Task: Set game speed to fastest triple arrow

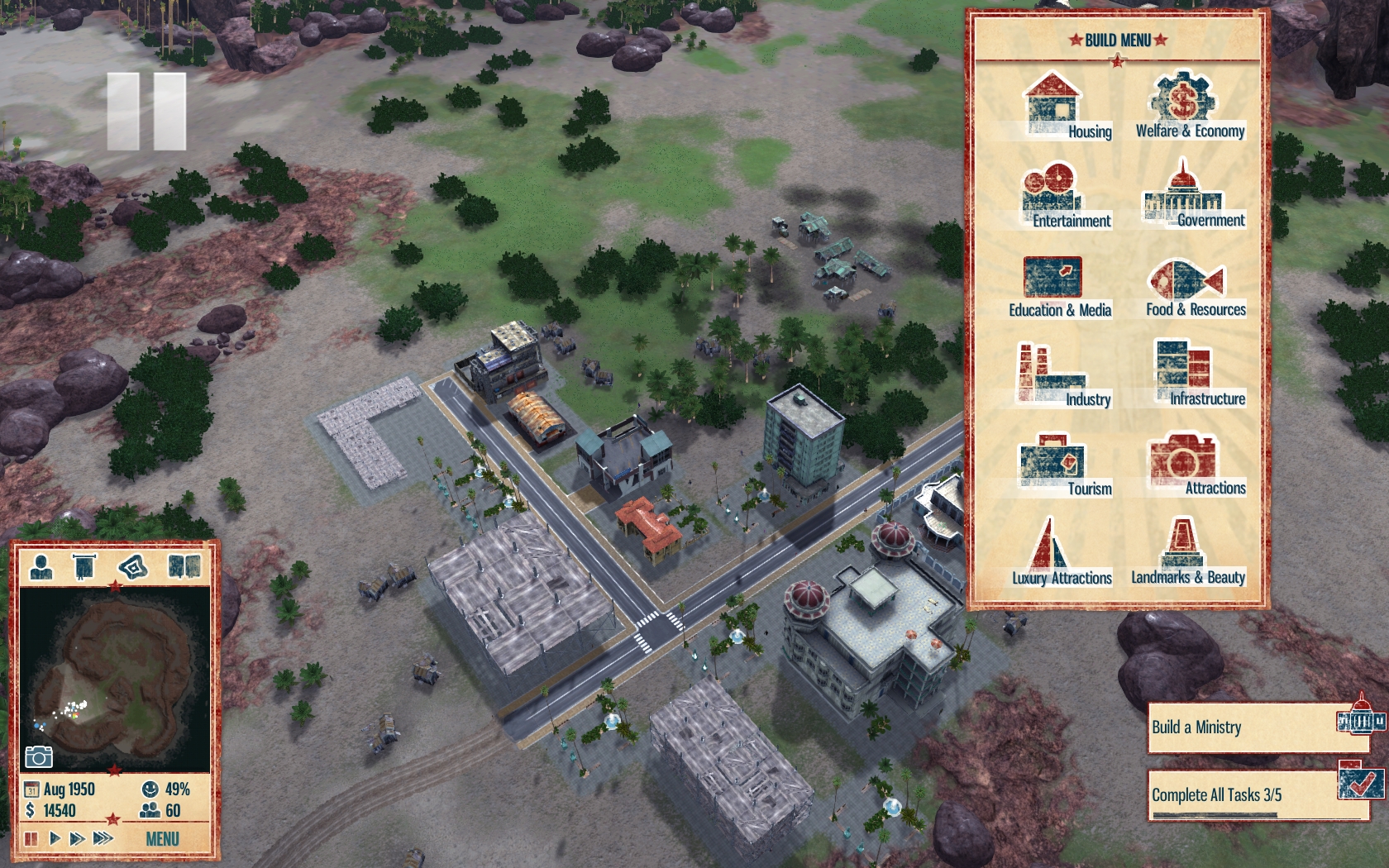Action: (x=103, y=838)
